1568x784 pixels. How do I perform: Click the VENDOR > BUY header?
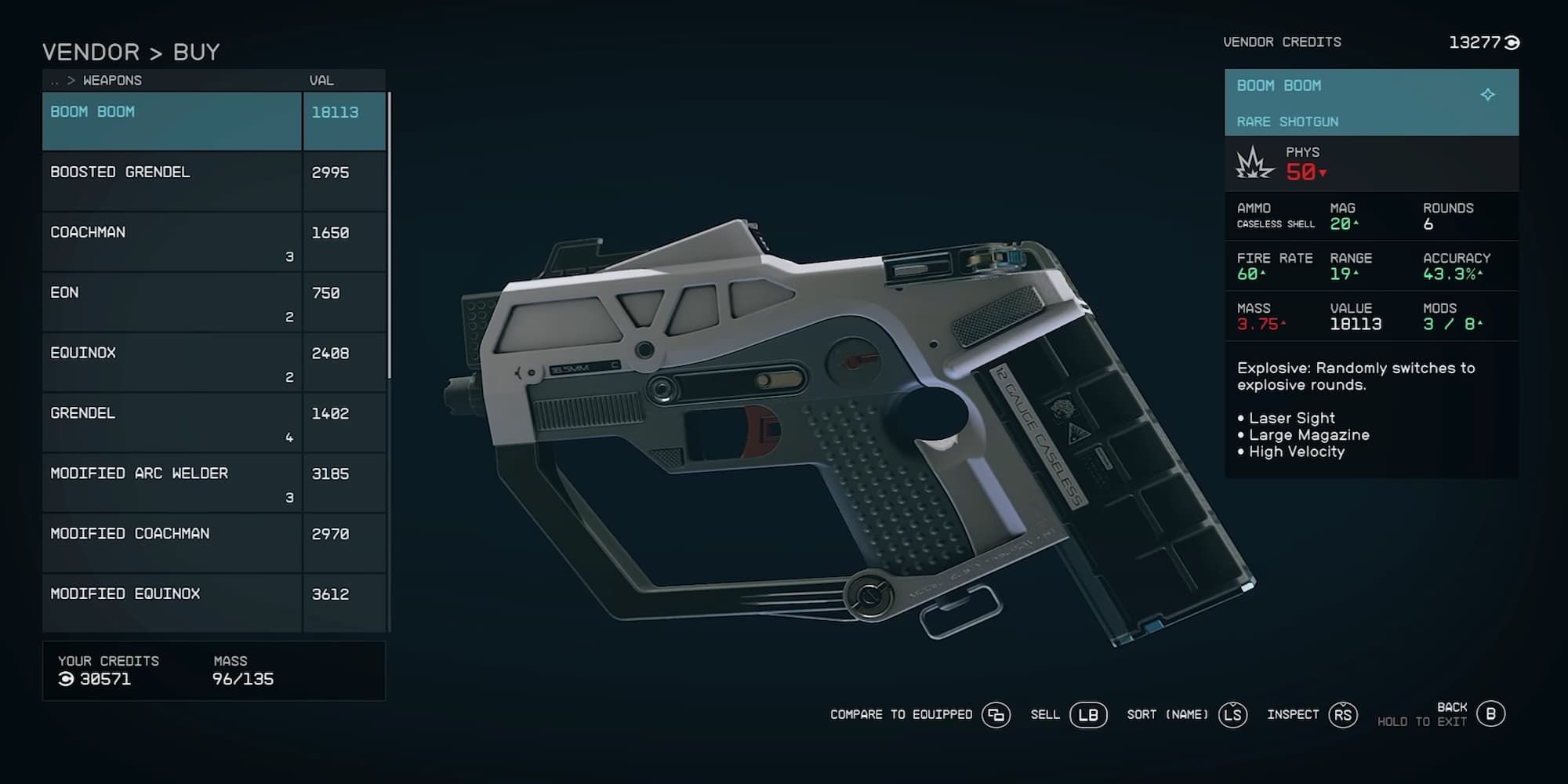tap(132, 52)
